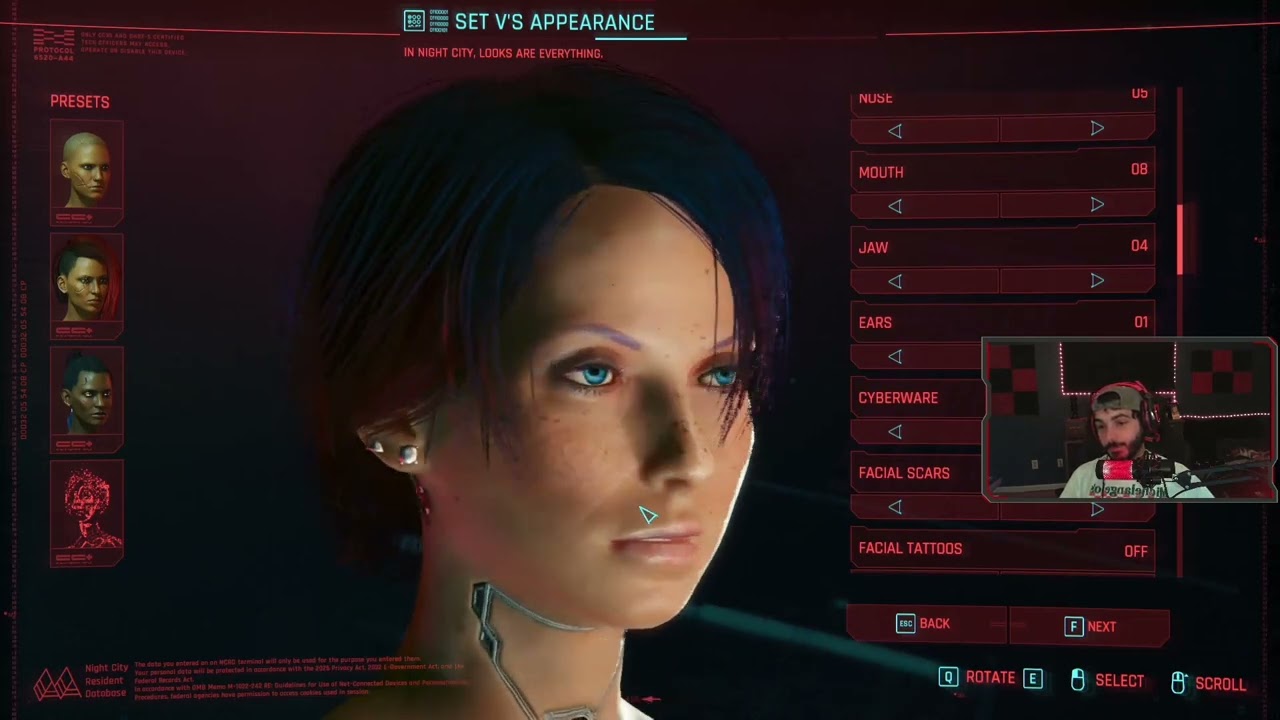This screenshot has height=720, width=1280.
Task: Decrease the Ears setting with its left arrow
Action: 895,356
